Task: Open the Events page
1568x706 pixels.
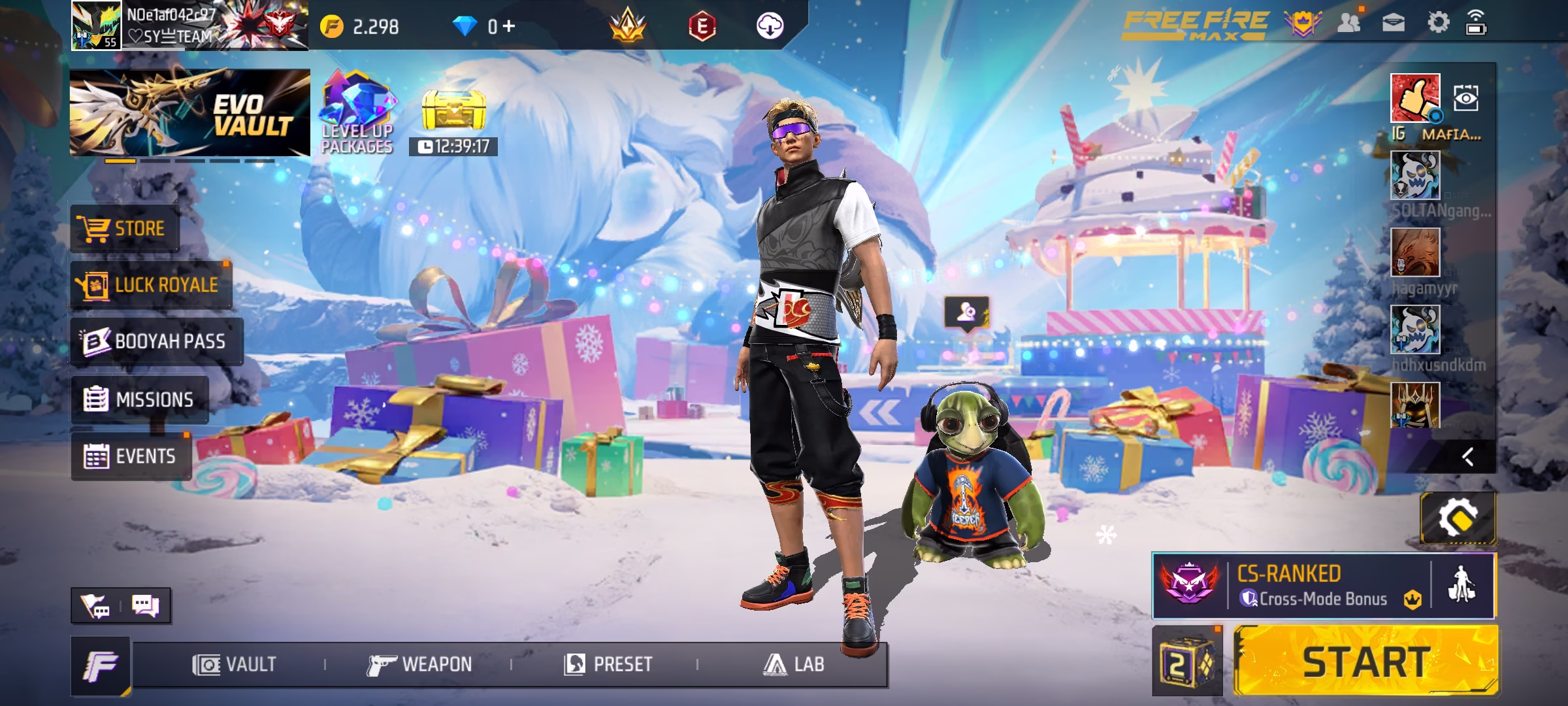Action: 131,456
